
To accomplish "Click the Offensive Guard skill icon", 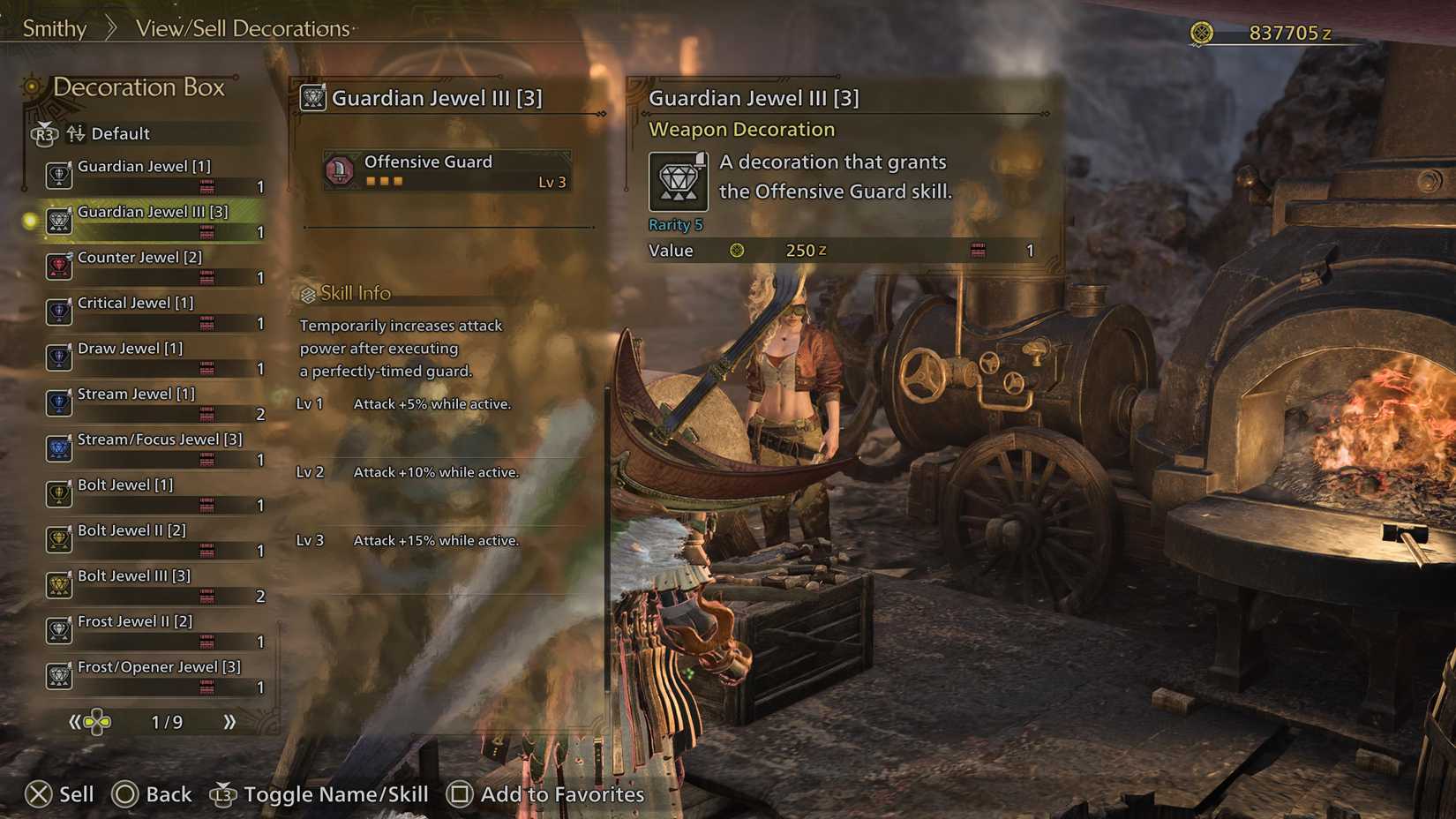I will tap(340, 169).
